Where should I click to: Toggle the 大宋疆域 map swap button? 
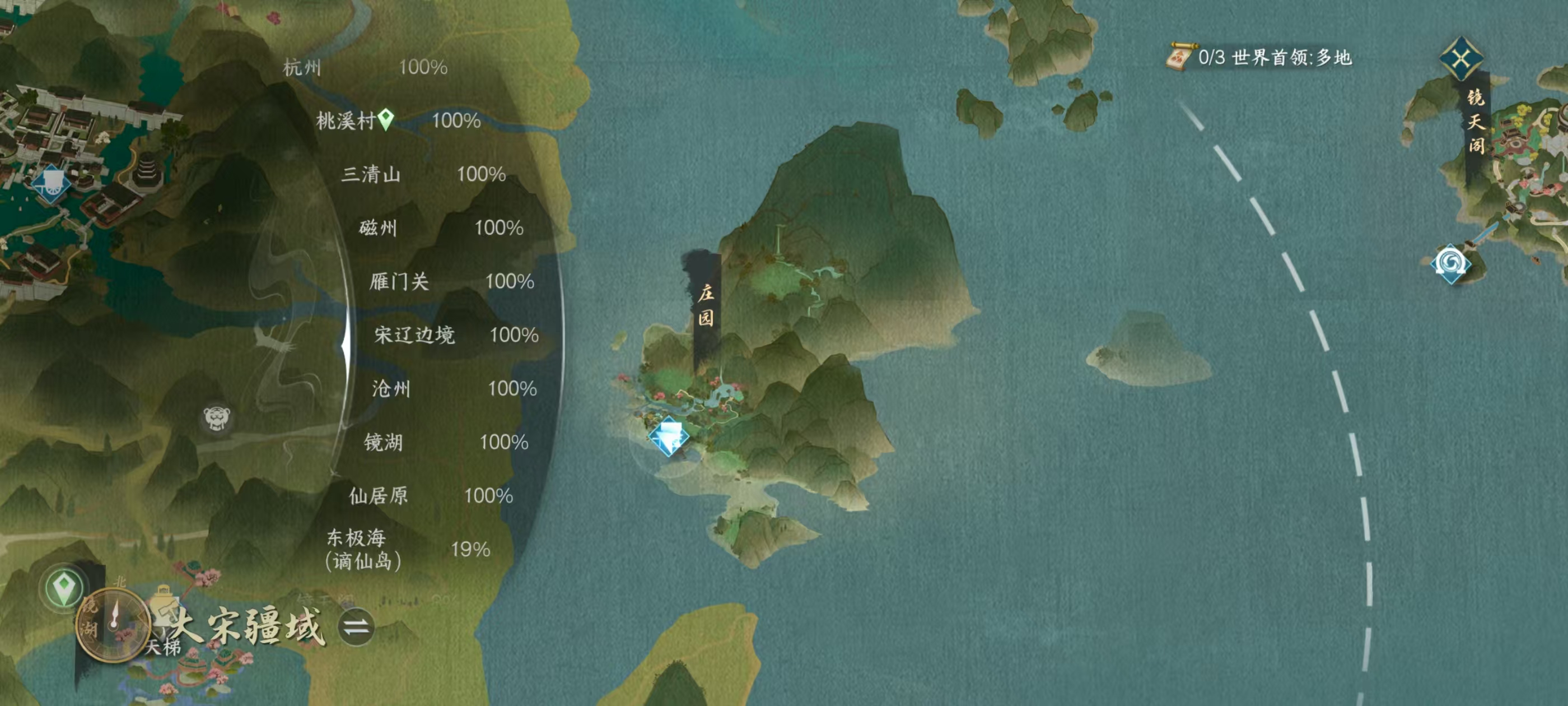click(356, 627)
